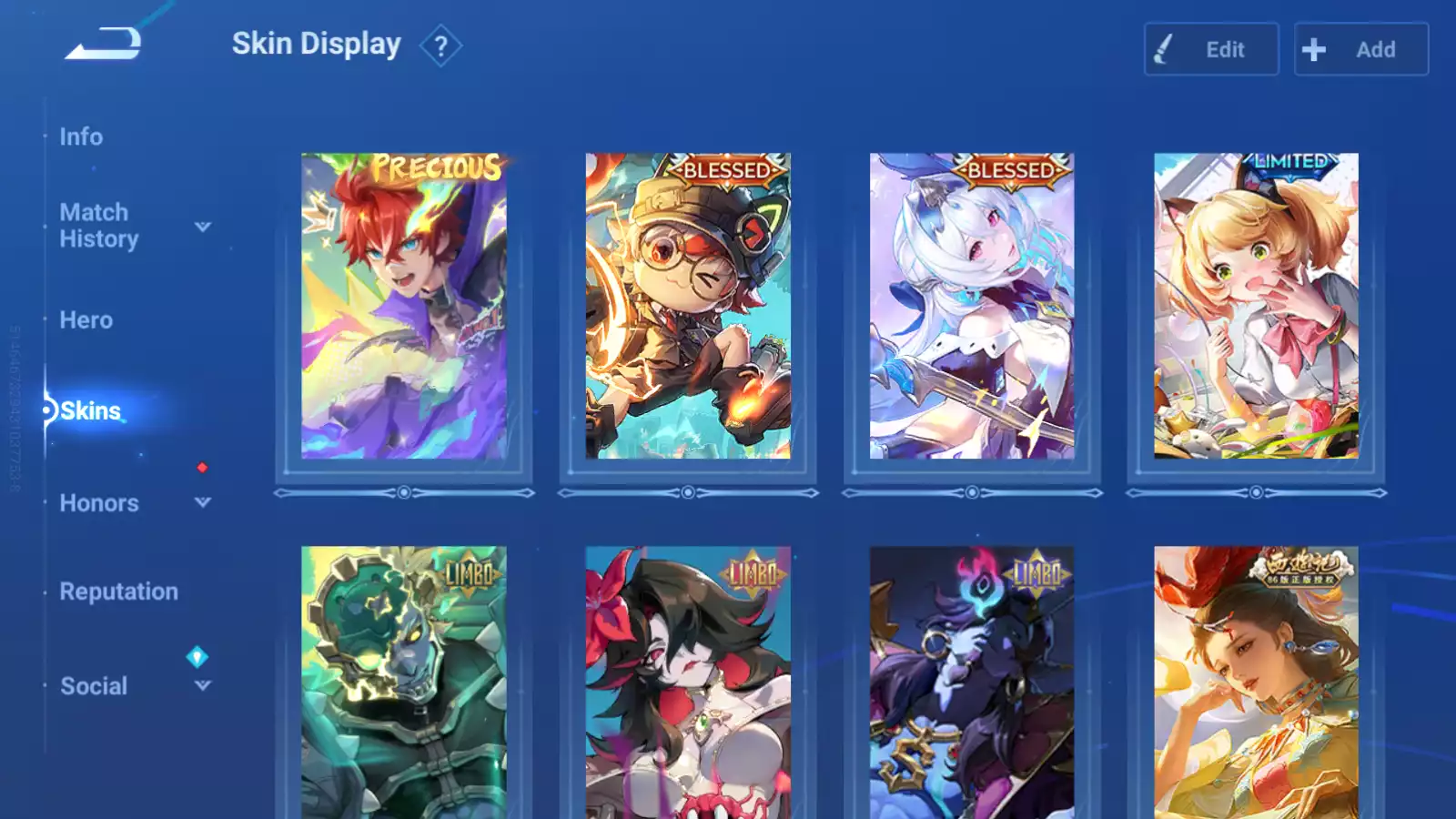Go to the Hero tab
1456x819 pixels.
coord(86,320)
